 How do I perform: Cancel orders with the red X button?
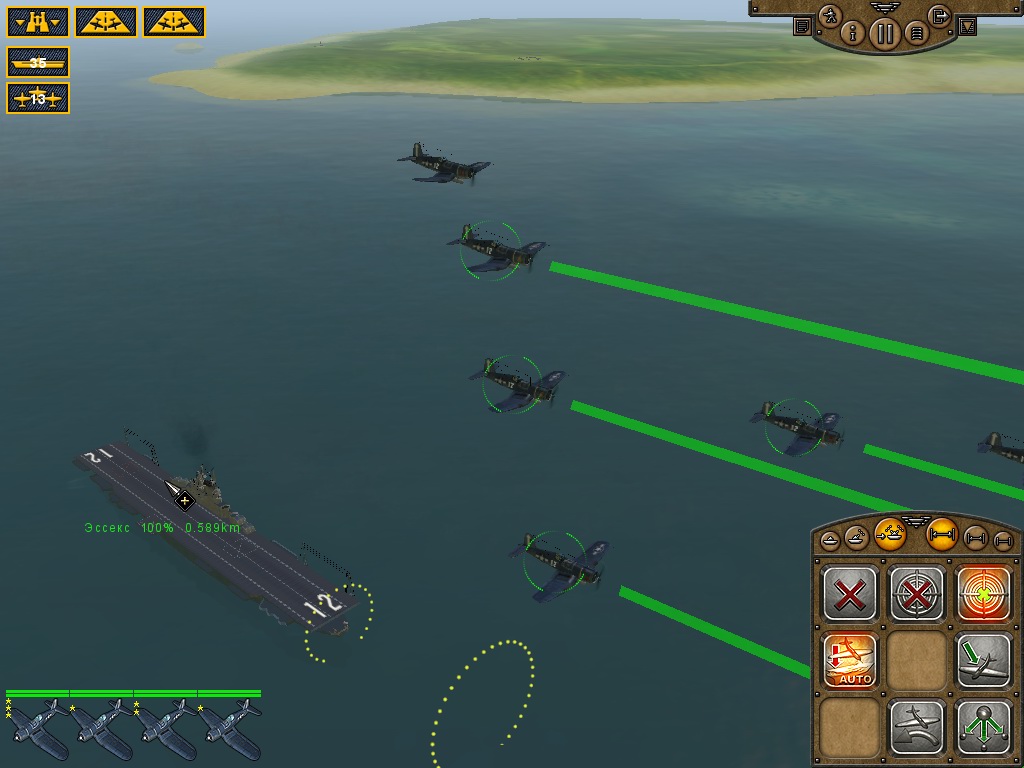[850, 595]
